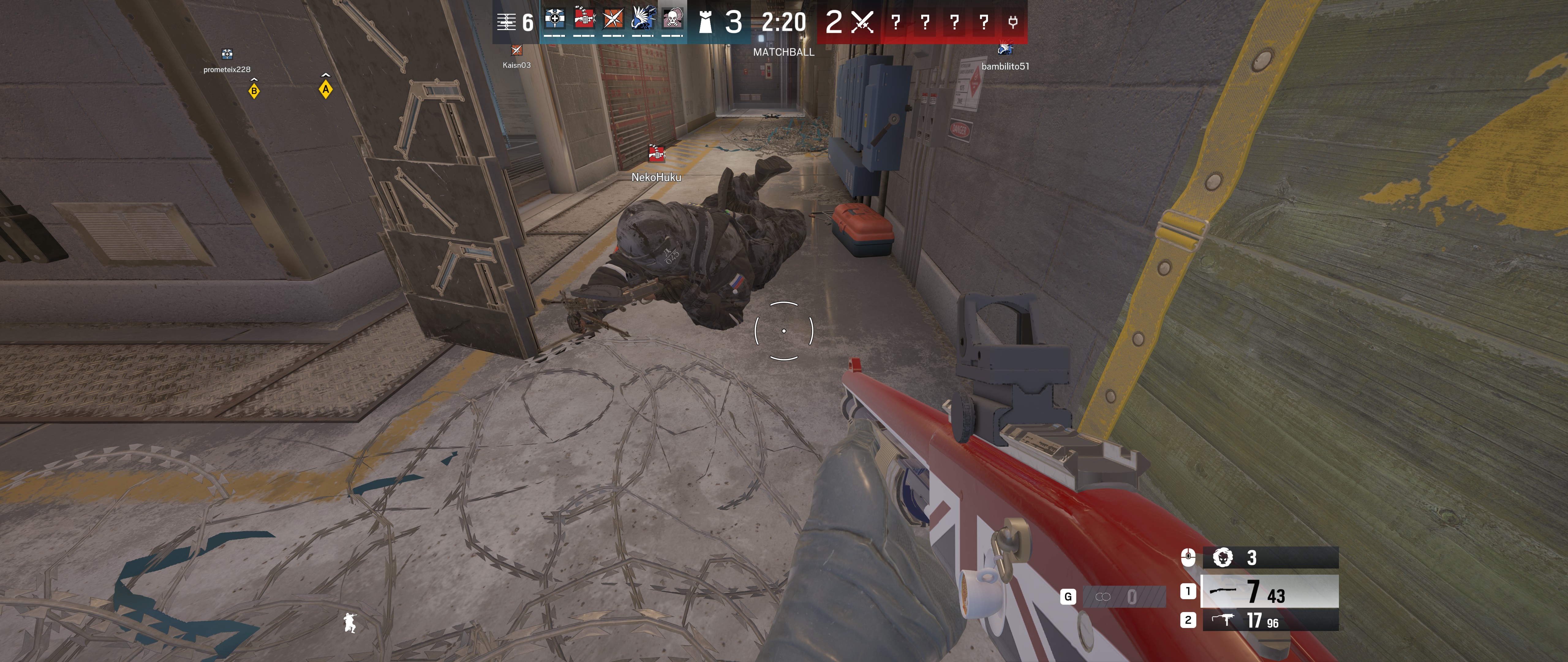Click the disconnected enemy plug icon
Screen dimensions: 1568x662
click(x=1013, y=23)
